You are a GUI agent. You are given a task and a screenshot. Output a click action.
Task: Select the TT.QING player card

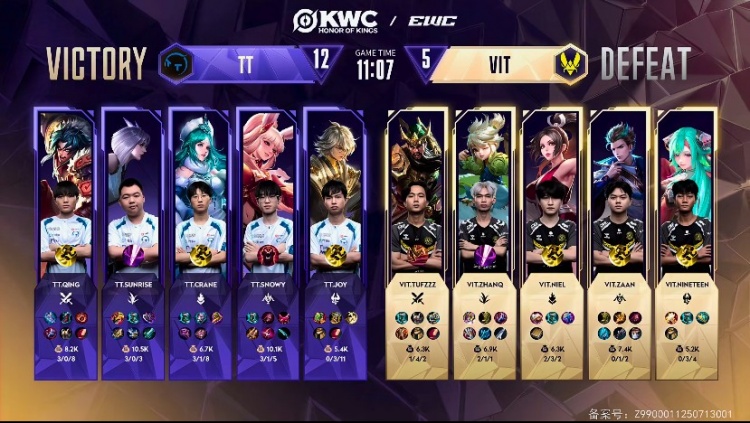pyautogui.click(x=66, y=240)
